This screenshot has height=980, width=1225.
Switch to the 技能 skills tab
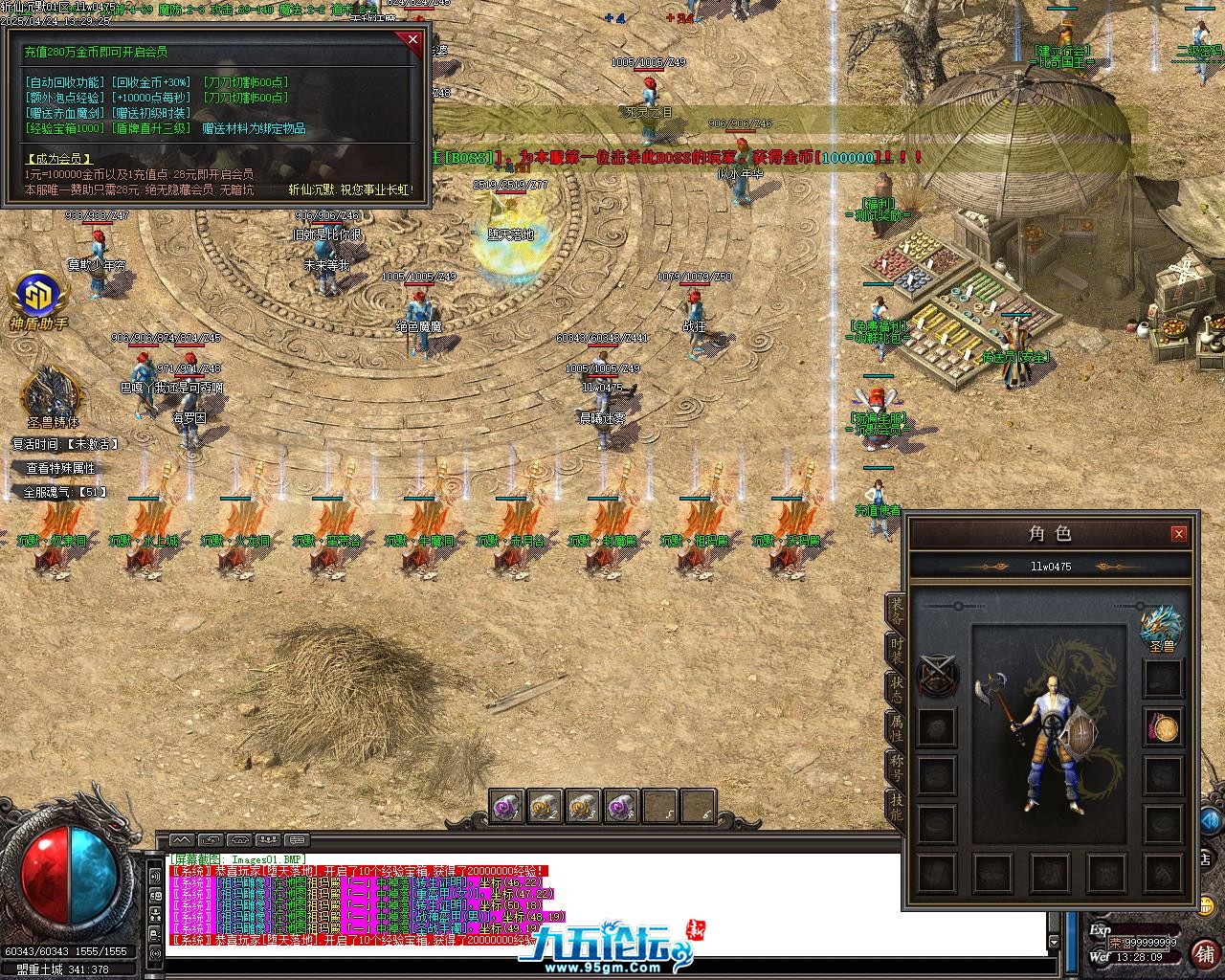[x=896, y=807]
